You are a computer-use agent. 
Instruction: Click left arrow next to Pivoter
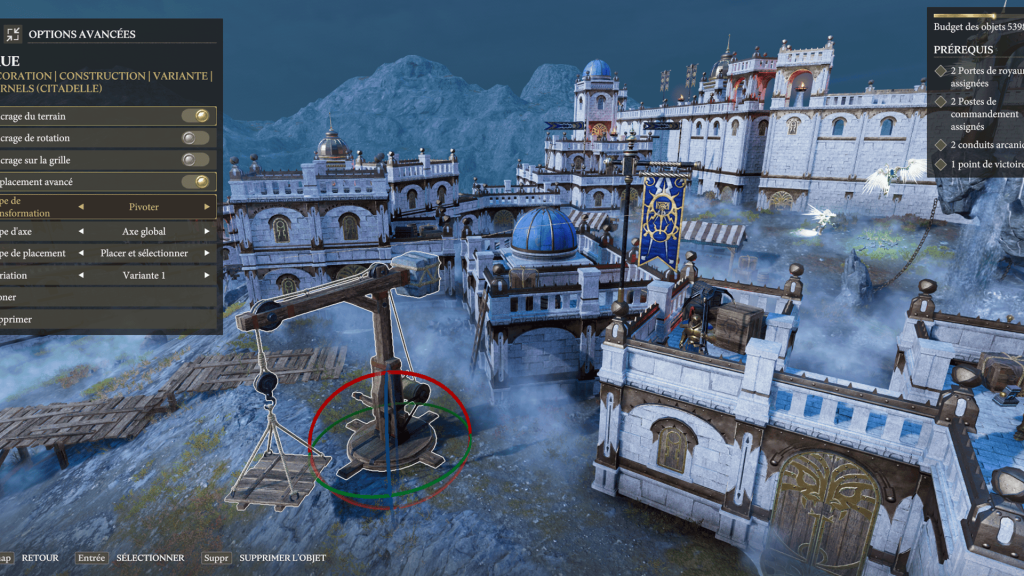81,207
